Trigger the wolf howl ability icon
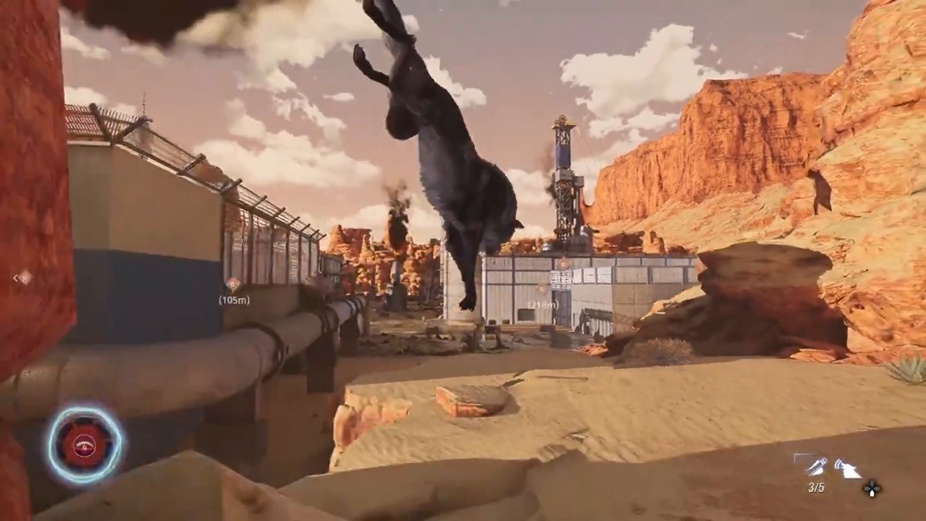926x521 pixels. pos(848,467)
